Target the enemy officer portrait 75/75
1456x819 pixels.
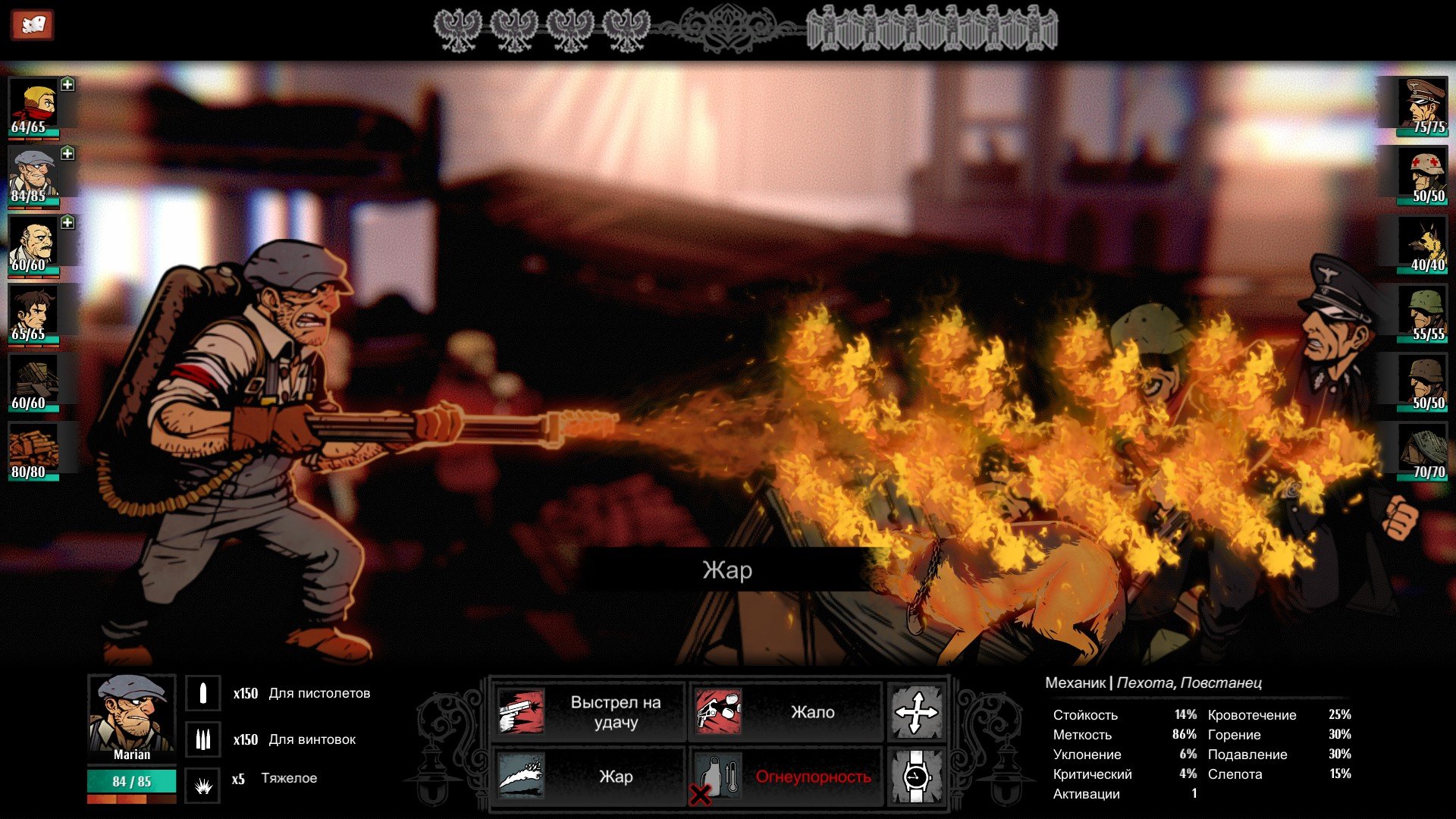point(1423,105)
